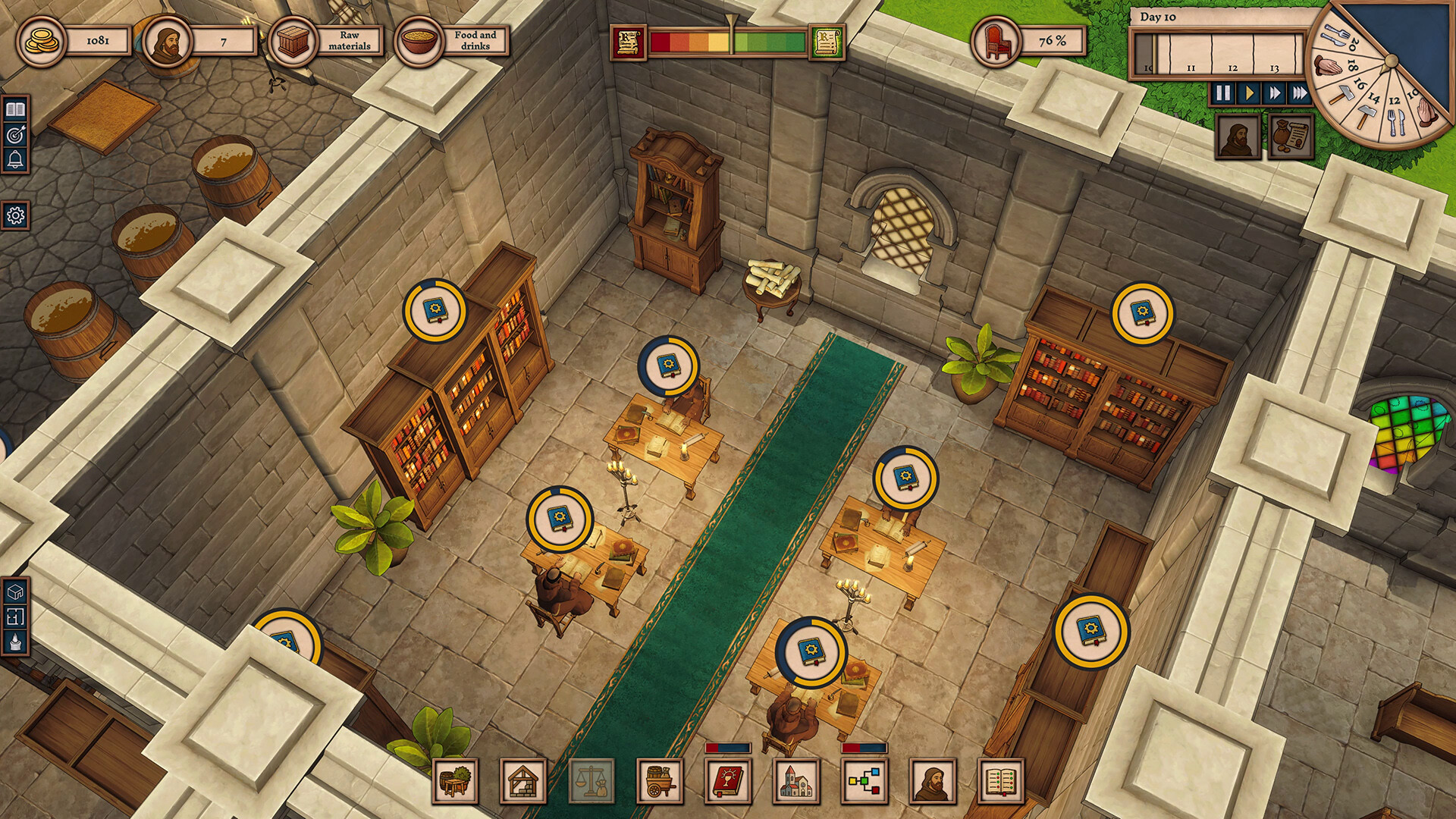Open notifications with the bell icon
The image size is (1456, 819).
tap(15, 160)
